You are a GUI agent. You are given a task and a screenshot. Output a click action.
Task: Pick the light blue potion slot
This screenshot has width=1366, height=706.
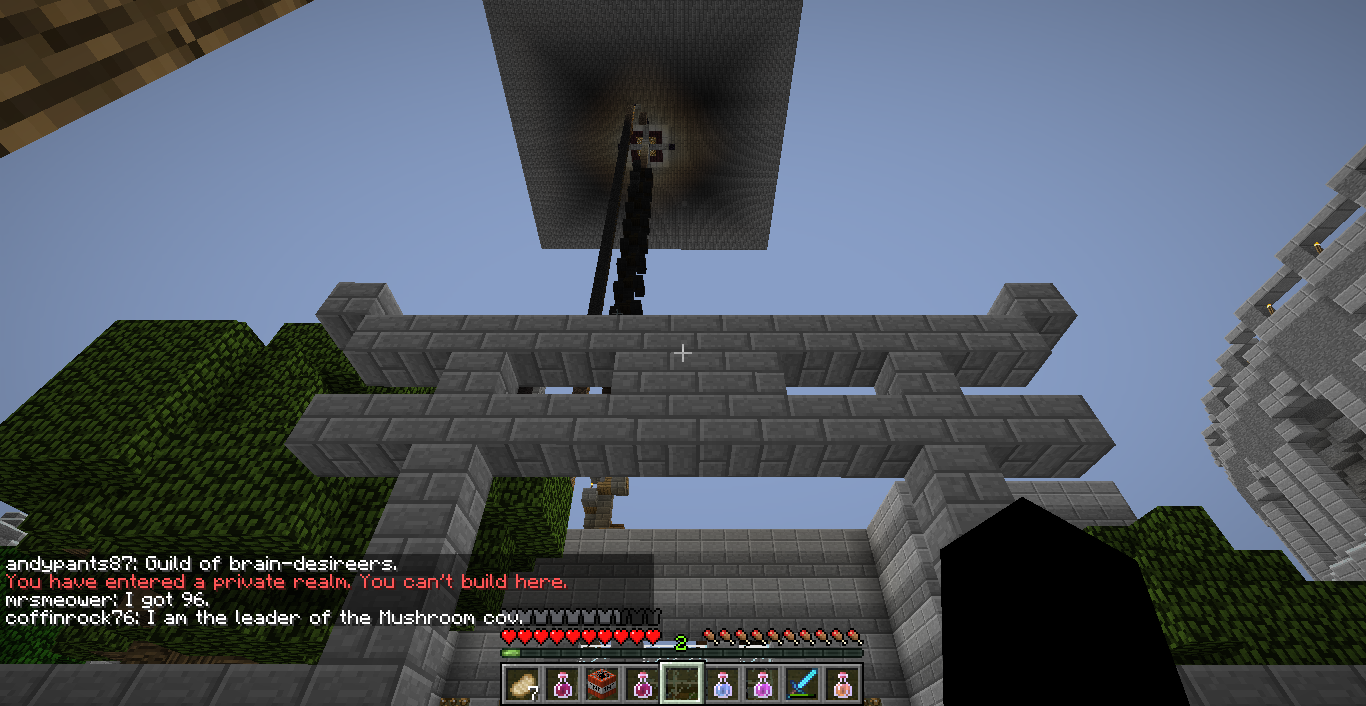coord(723,684)
